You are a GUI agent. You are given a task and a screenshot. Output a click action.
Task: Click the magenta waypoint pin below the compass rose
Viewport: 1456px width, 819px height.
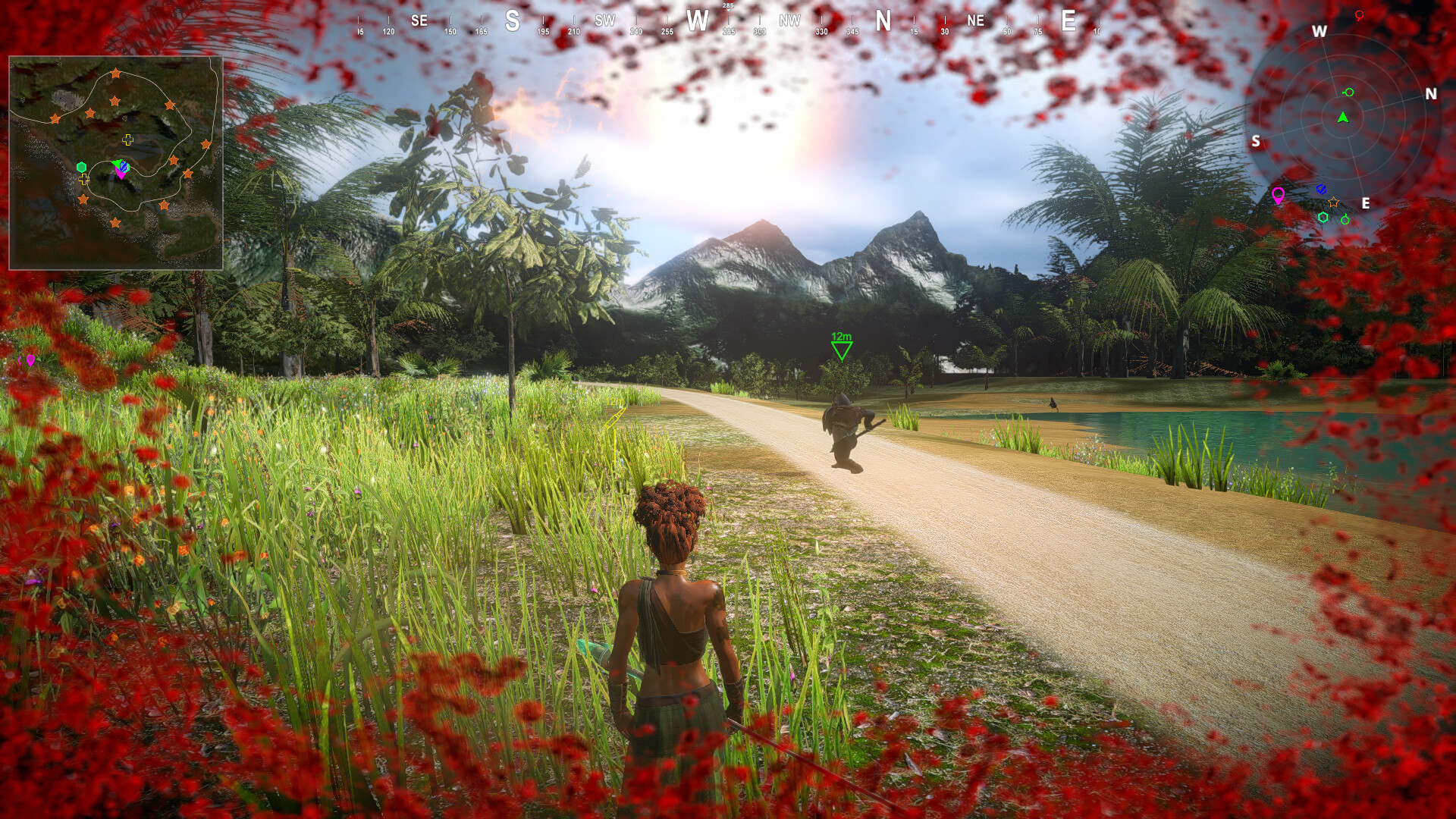click(1279, 193)
